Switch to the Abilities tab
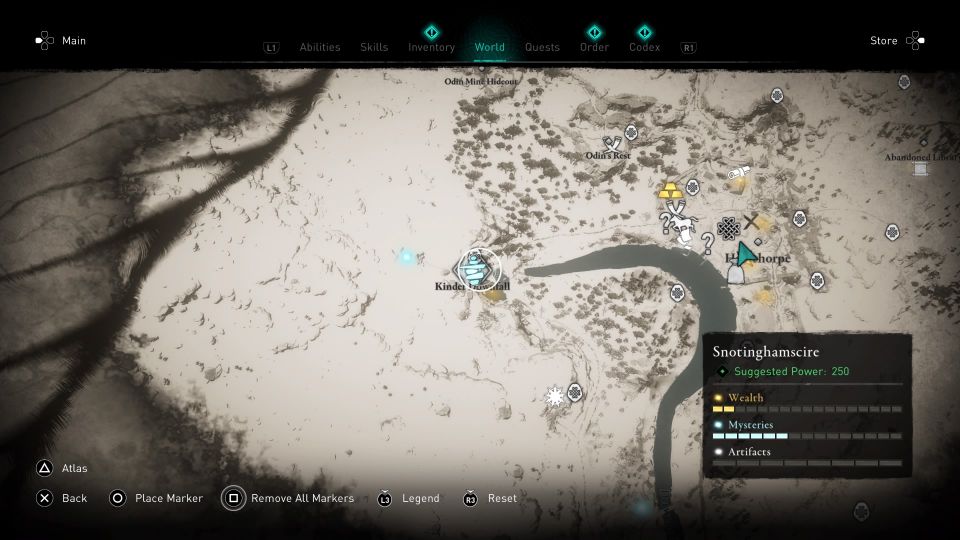The height and width of the screenshot is (540, 960). (x=320, y=47)
